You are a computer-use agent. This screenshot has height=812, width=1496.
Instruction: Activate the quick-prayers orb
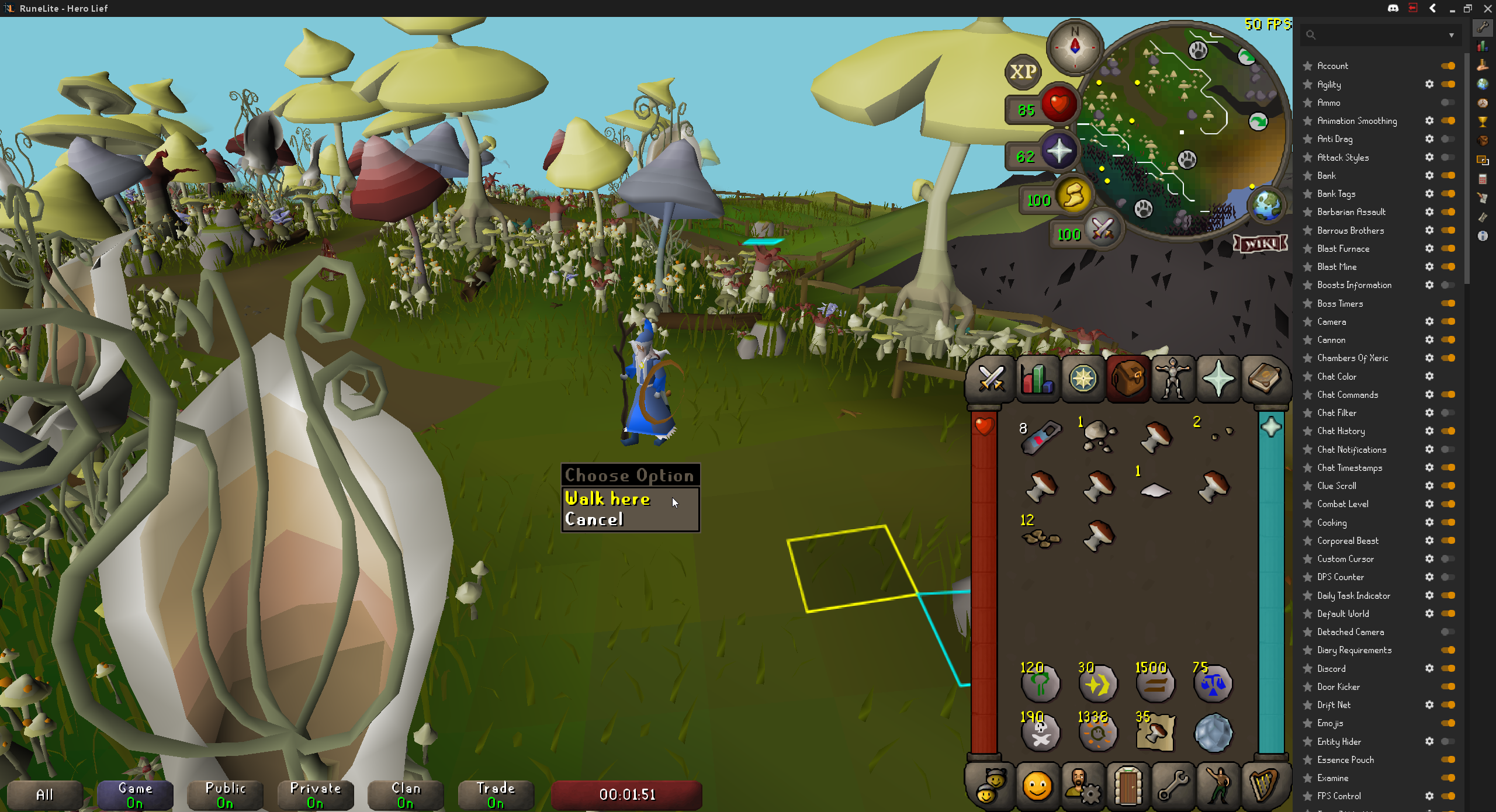click(x=1059, y=152)
